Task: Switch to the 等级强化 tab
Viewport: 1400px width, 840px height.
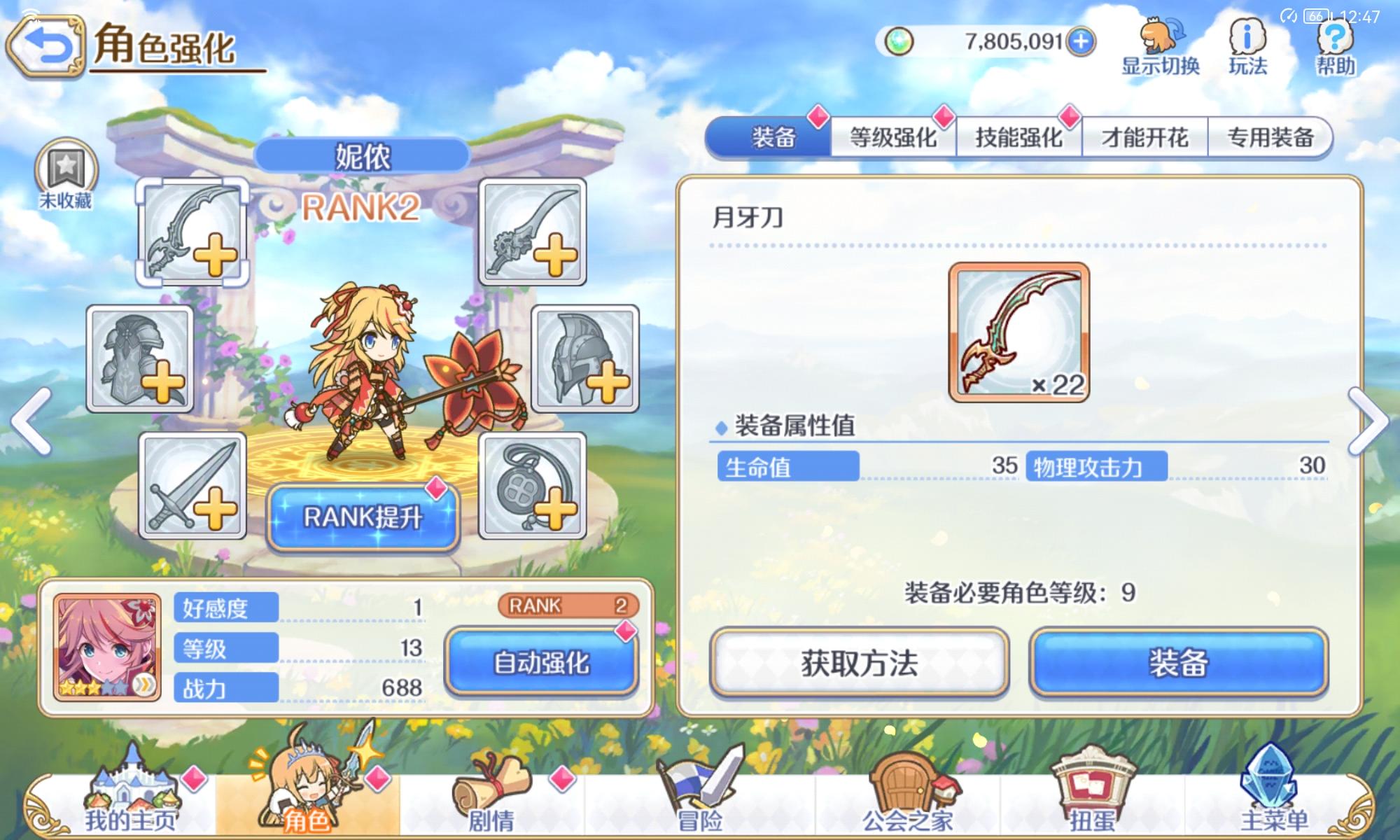Action: click(894, 136)
